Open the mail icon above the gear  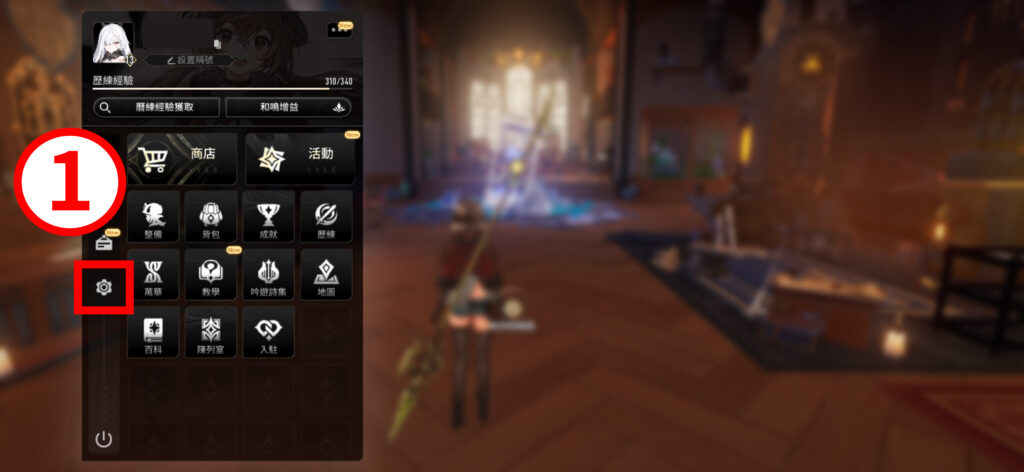coord(103,242)
